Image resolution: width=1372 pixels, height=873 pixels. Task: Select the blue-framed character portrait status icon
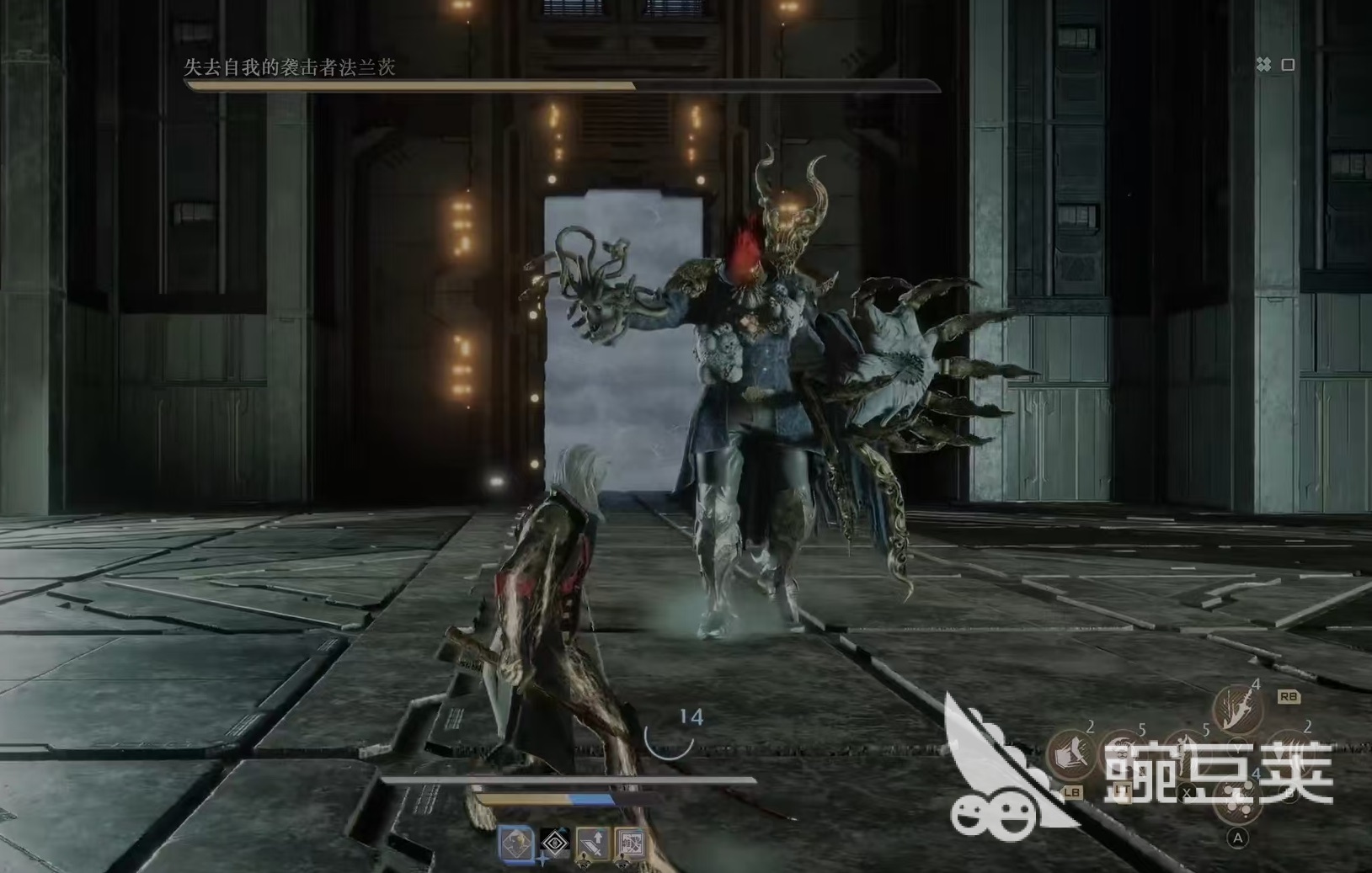[515, 842]
